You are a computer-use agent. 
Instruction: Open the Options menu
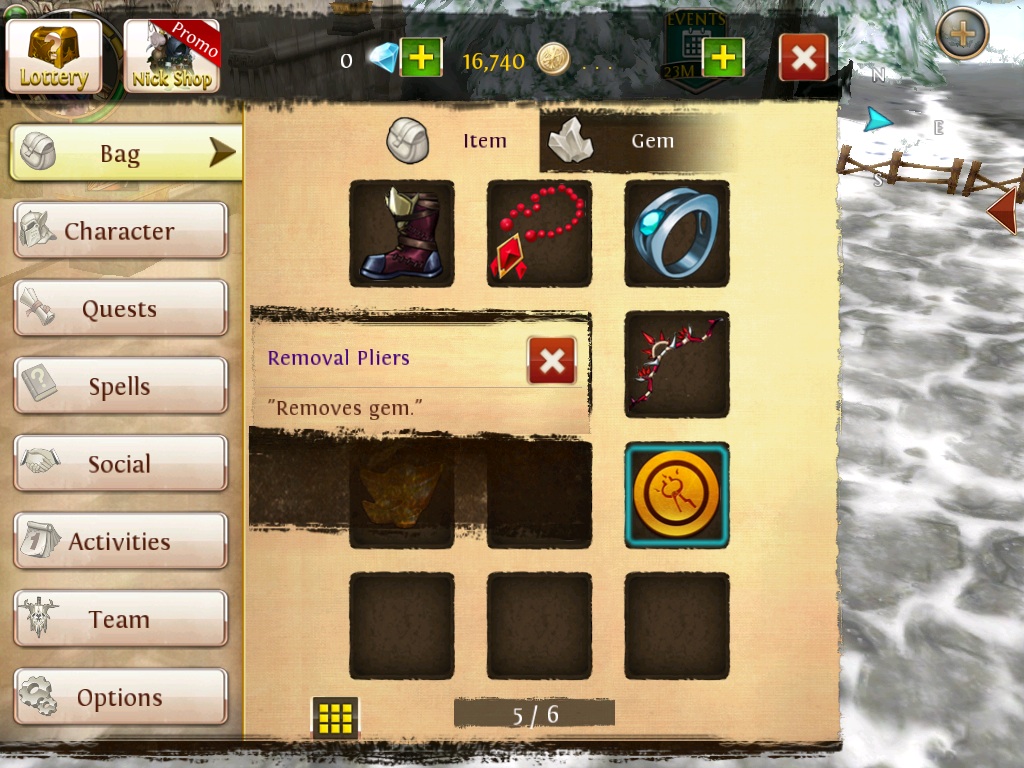120,697
